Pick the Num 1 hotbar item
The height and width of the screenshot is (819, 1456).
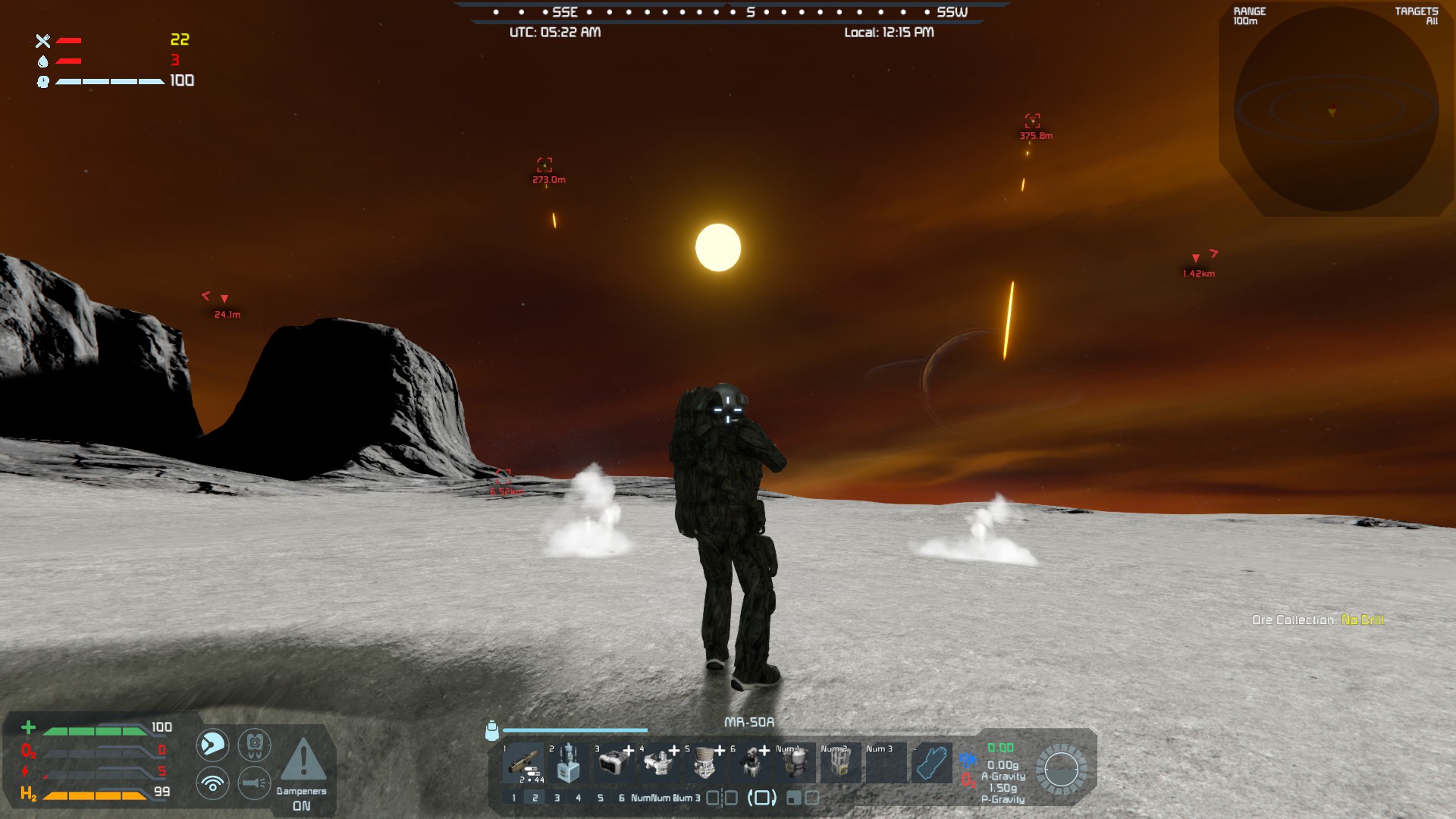point(795,764)
